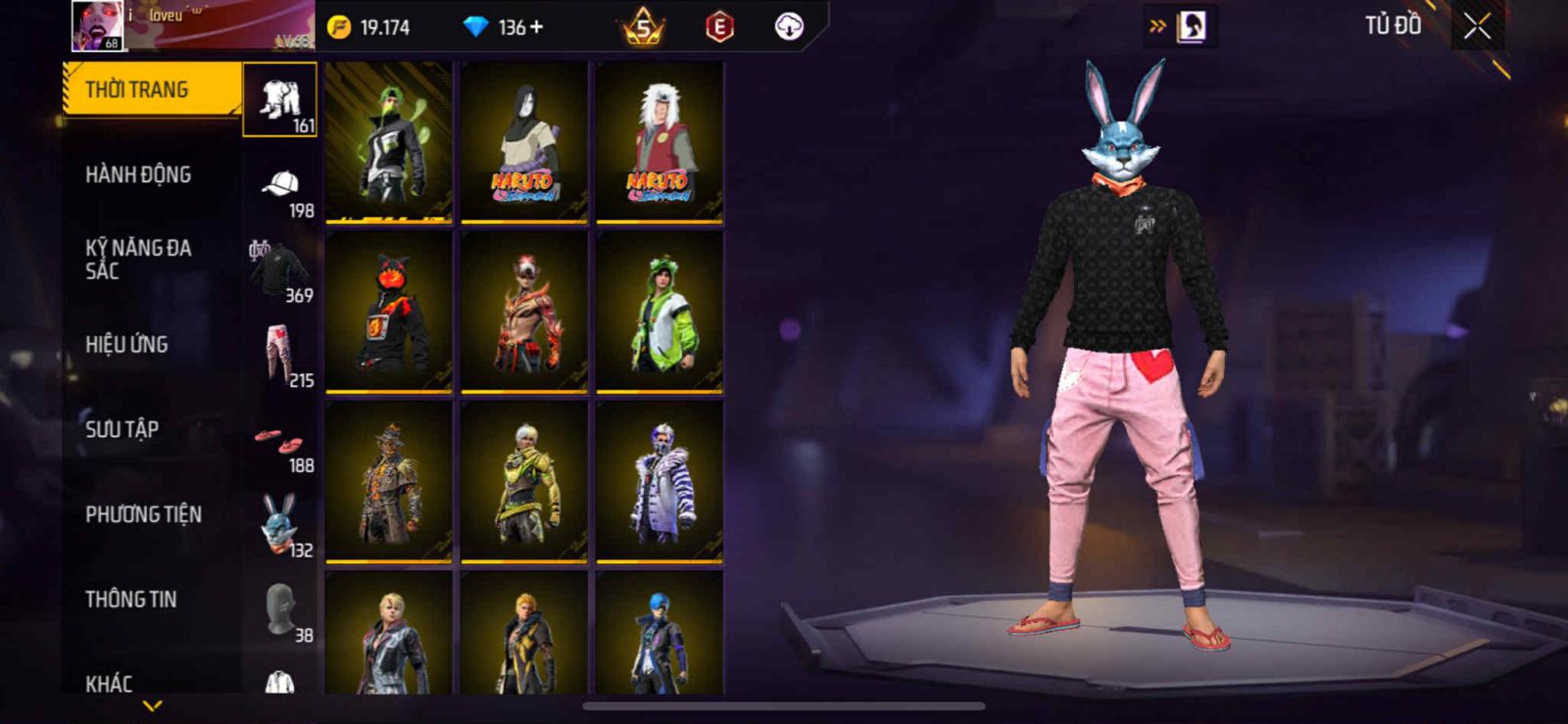Select the scarecrow outfit thumbnail
The height and width of the screenshot is (724, 1568).
coord(389,481)
